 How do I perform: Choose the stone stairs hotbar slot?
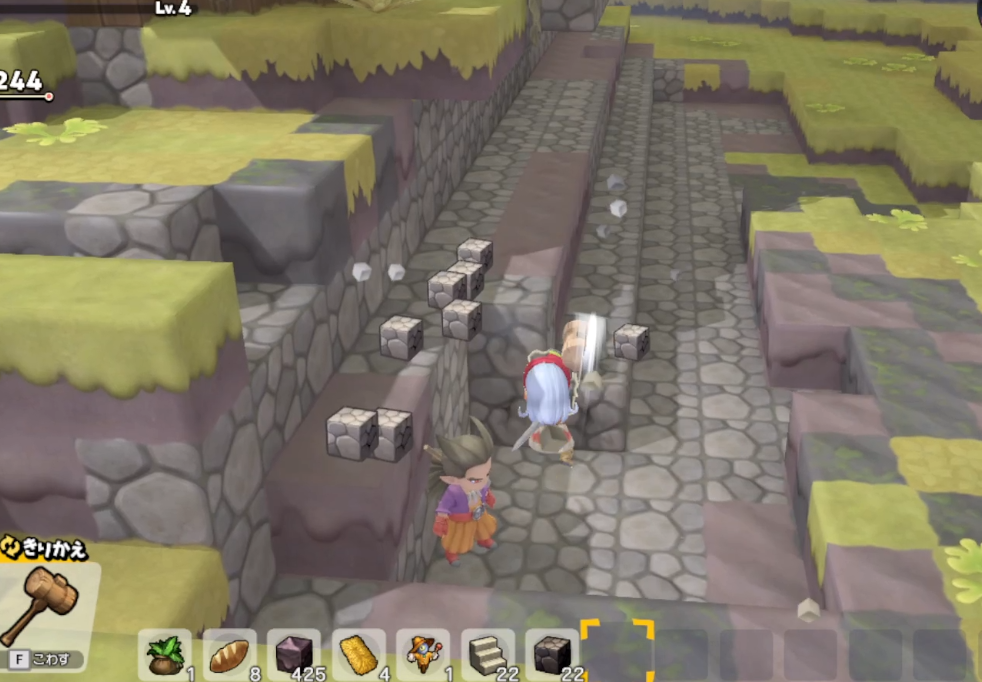pos(487,655)
